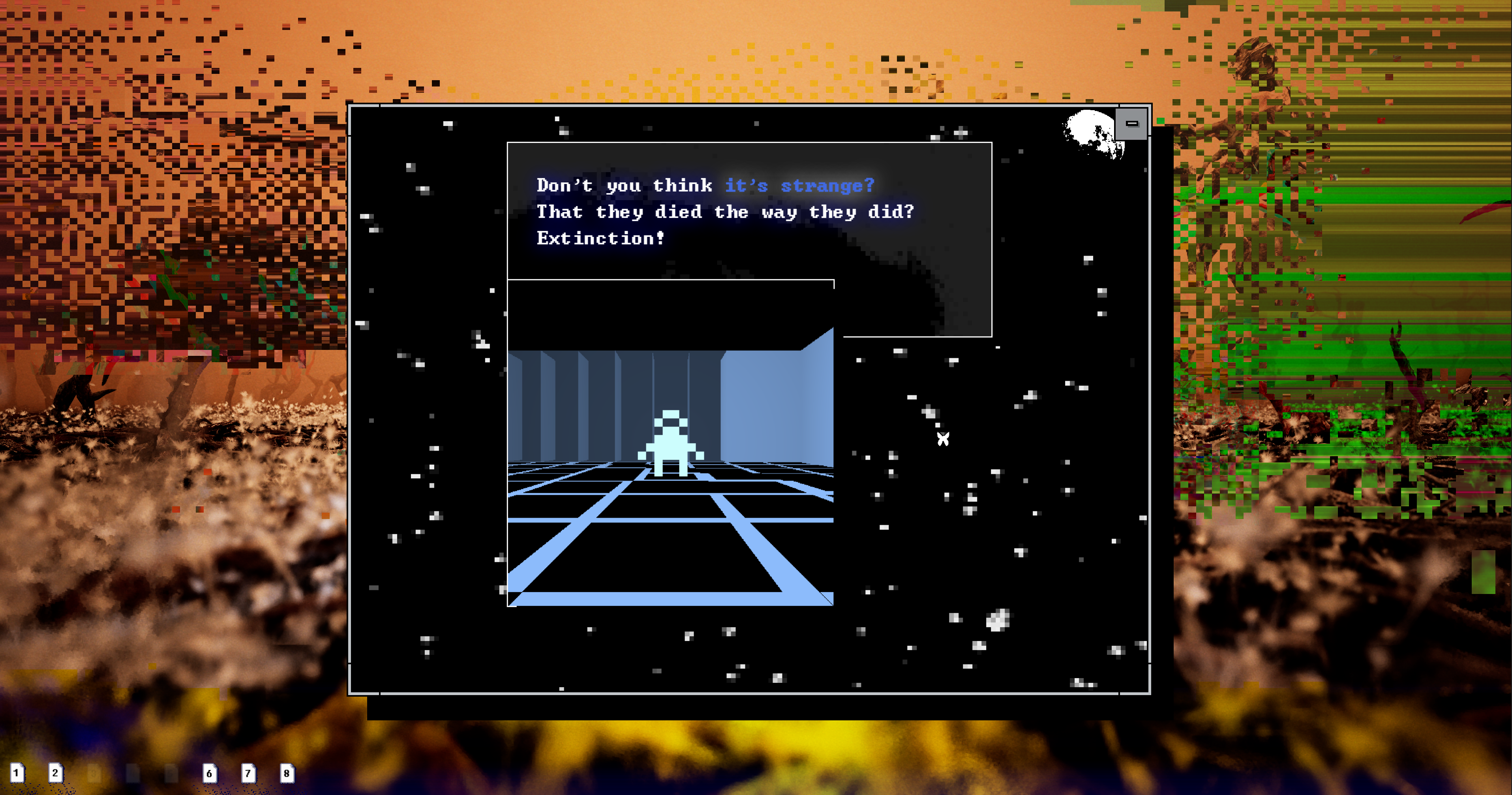The height and width of the screenshot is (795, 1512).
Task: Click the document icon labeled 8
Action: tap(287, 773)
